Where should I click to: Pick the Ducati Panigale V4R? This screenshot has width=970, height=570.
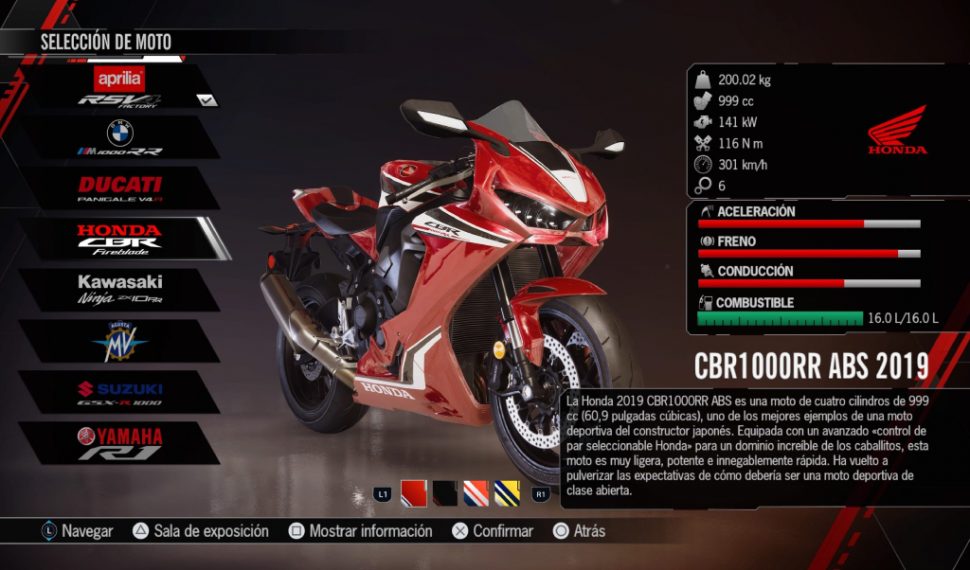[120, 189]
